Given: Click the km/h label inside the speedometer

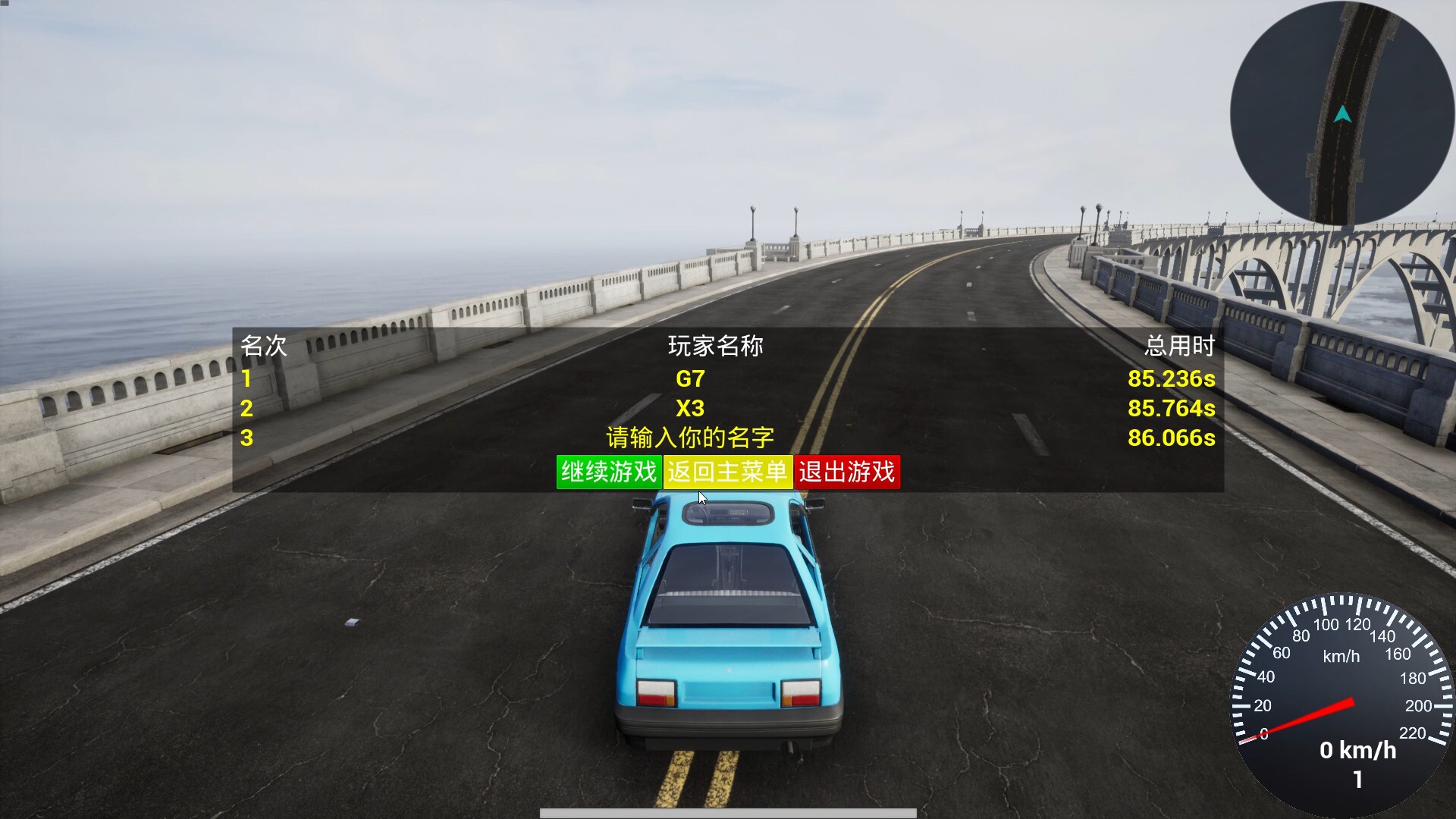Looking at the screenshot, I should pos(1342,657).
